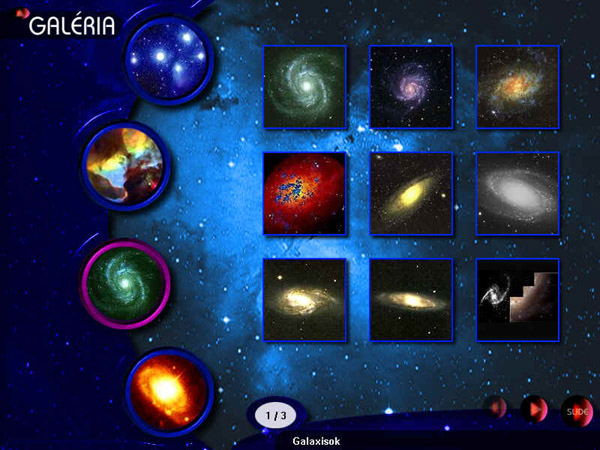The height and width of the screenshot is (450, 600).
Task: Start the slideshow with the SLIDE button
Action: 576,409
